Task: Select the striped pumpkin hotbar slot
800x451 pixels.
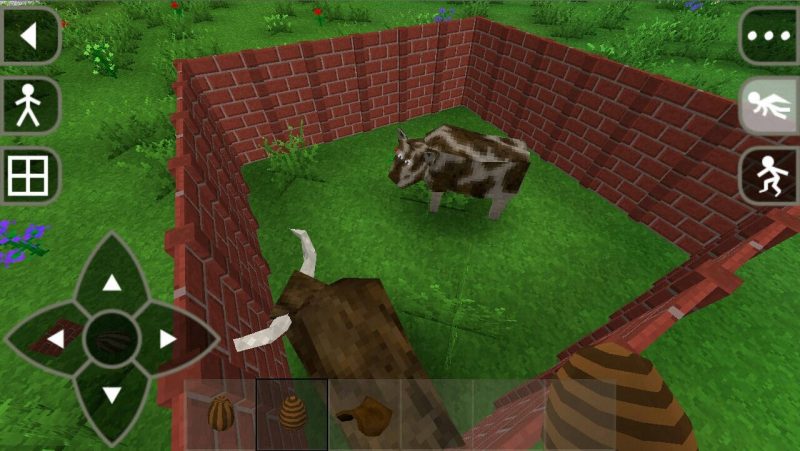Action: 220,412
